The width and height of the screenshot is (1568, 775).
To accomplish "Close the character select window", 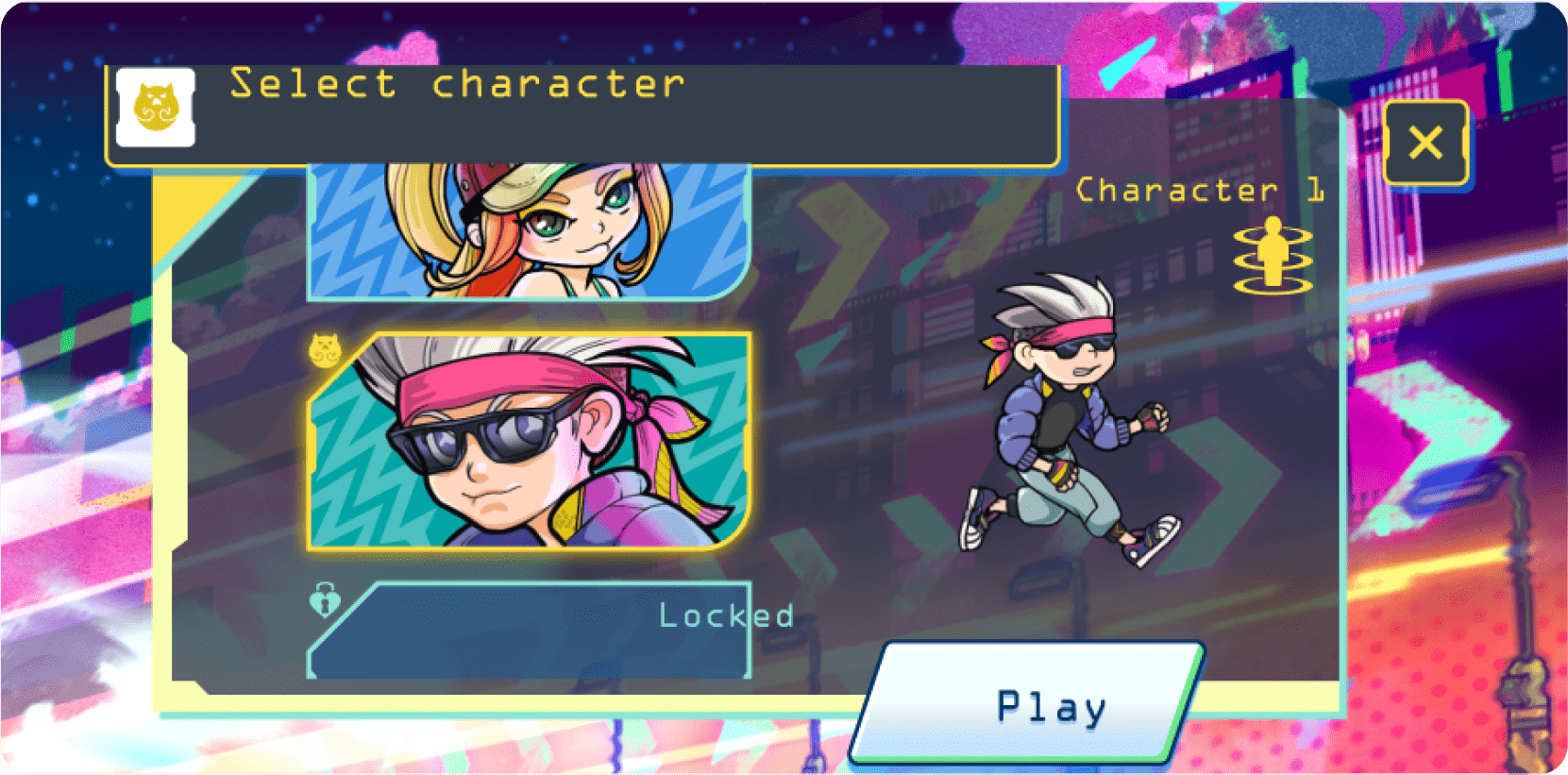I will (1425, 143).
